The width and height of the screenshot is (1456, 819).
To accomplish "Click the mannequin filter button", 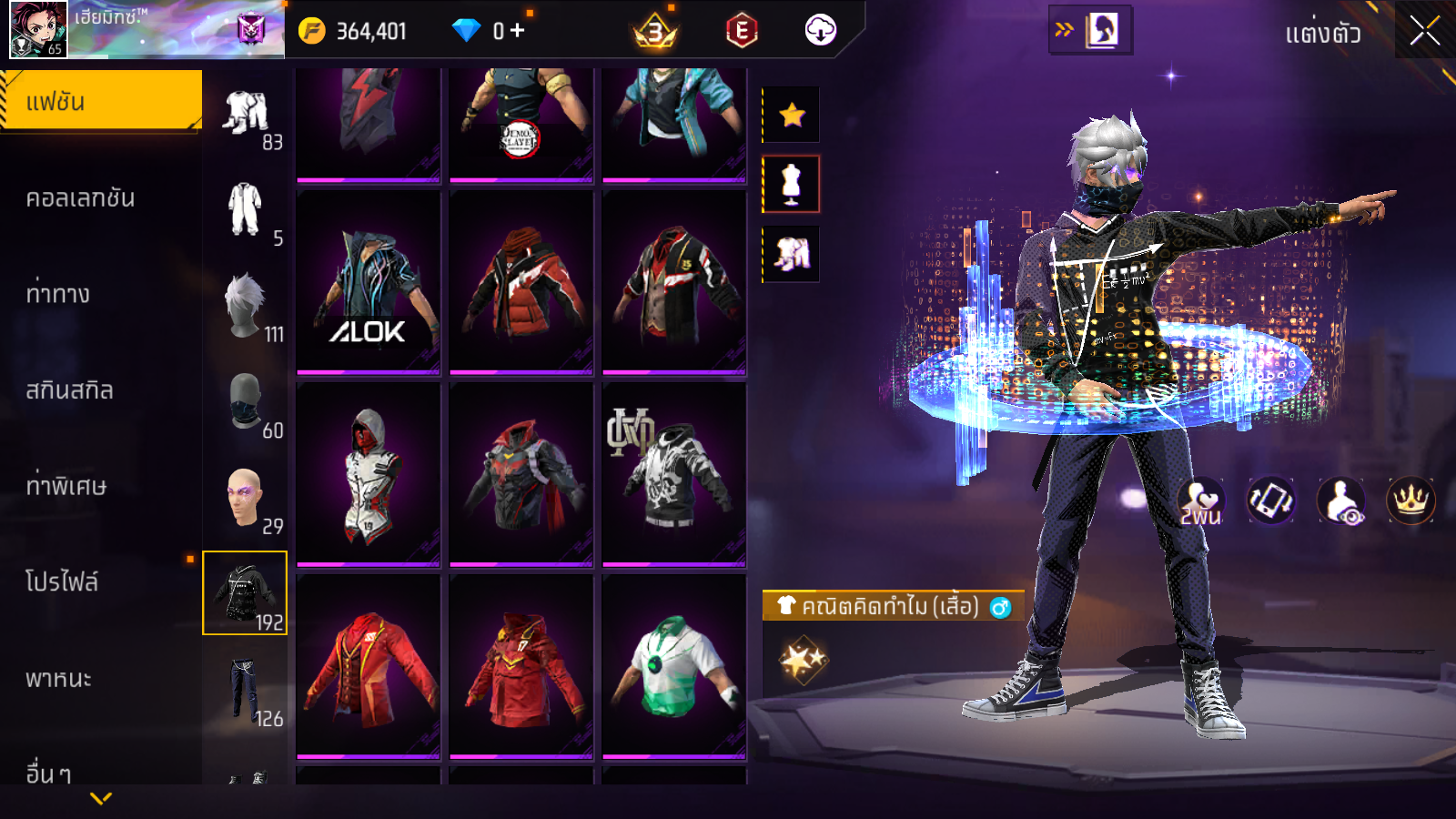I will pos(792,184).
